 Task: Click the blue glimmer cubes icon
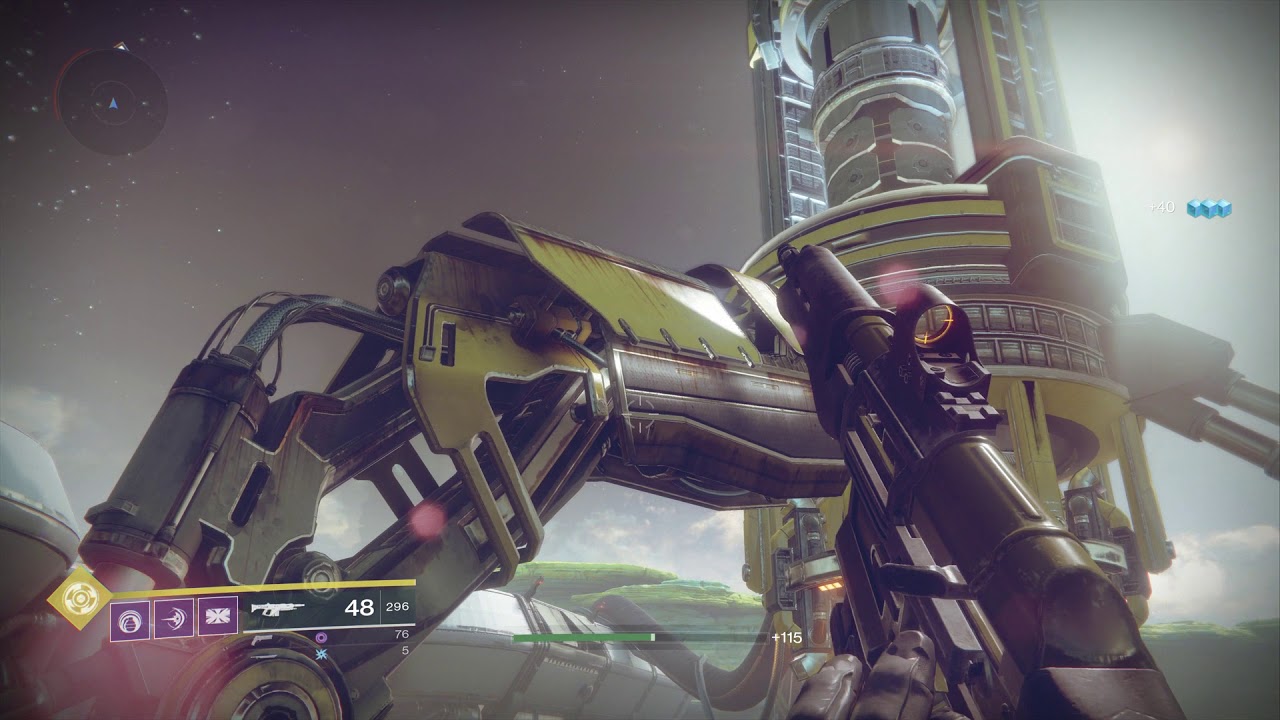pyautogui.click(x=1208, y=208)
